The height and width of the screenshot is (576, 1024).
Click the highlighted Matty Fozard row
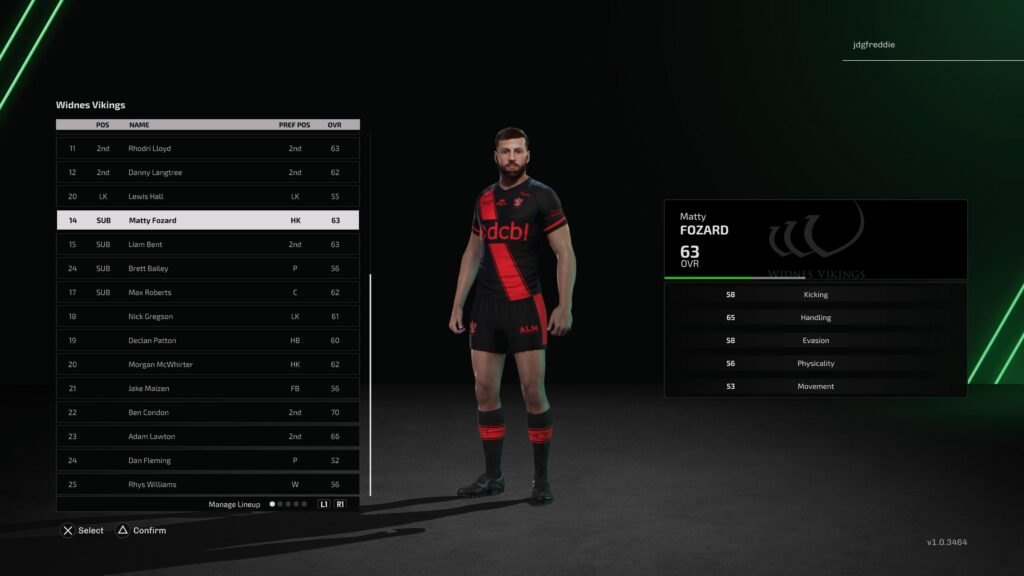coord(207,220)
